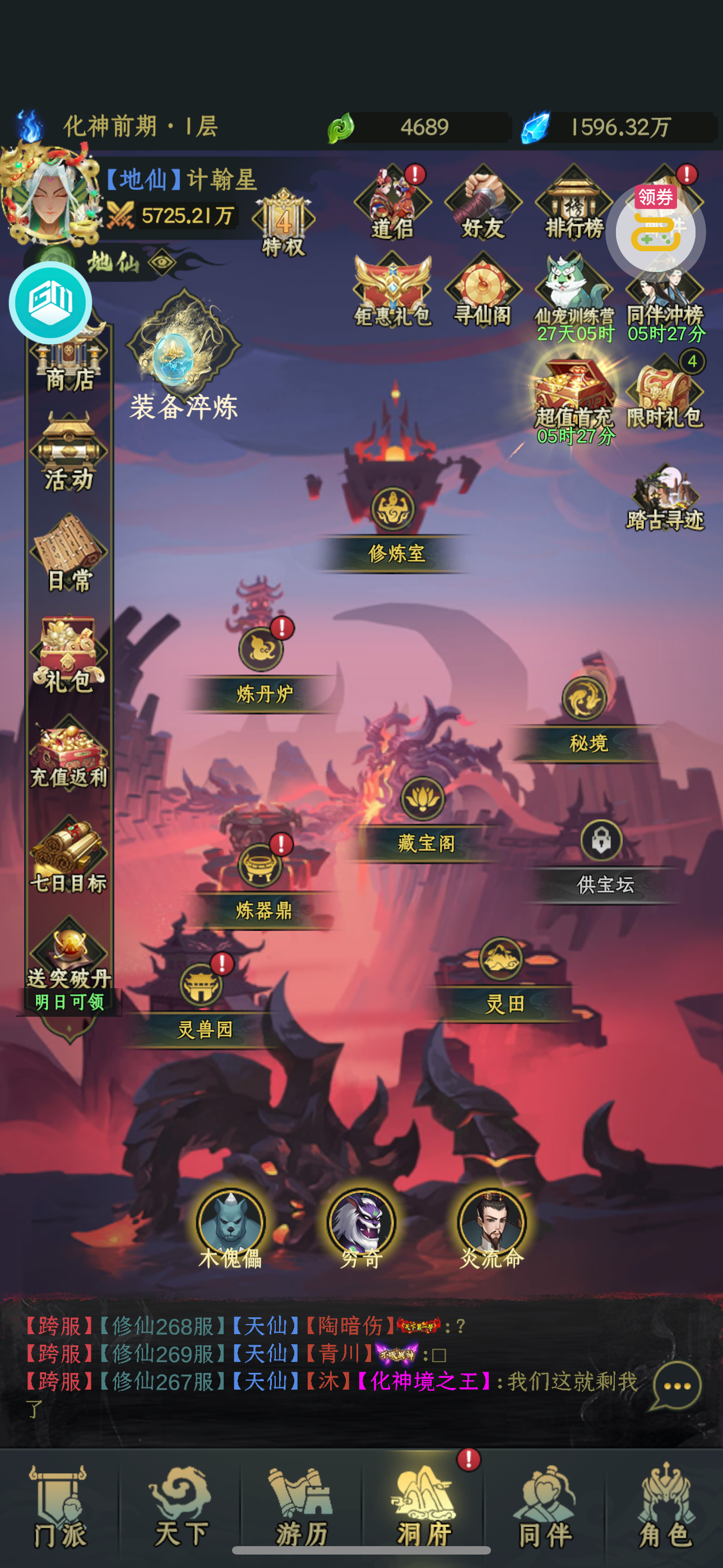Open the 活动 events menu
This screenshot has height=1568, width=723.
coord(69,454)
